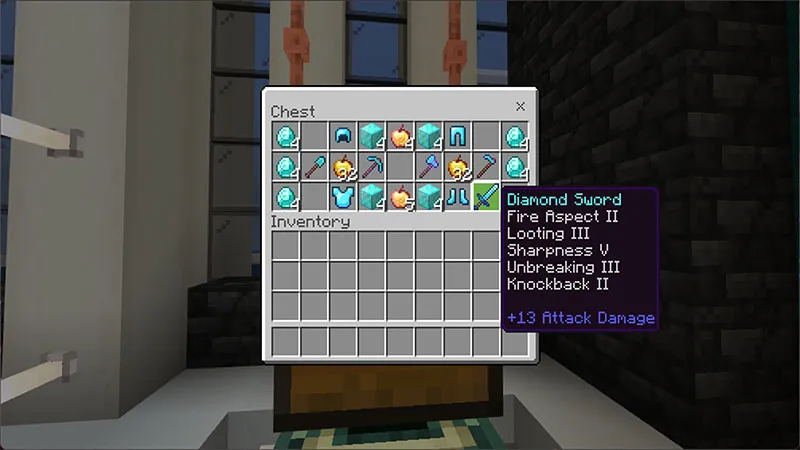The image size is (800, 450).
Task: Pick up the enchanted Diamond Sword
Action: point(487,194)
